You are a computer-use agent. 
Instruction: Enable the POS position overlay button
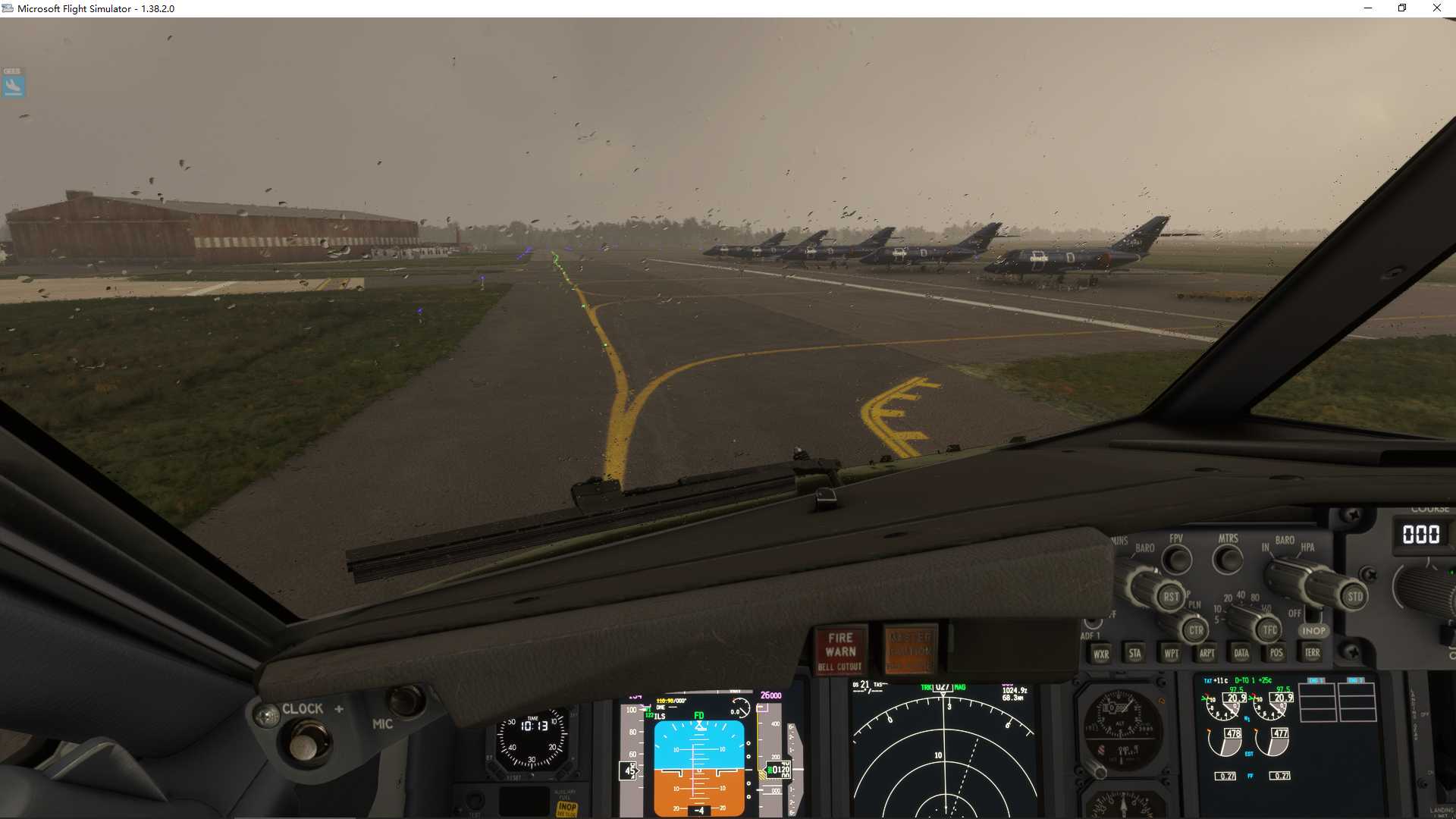tap(1277, 652)
